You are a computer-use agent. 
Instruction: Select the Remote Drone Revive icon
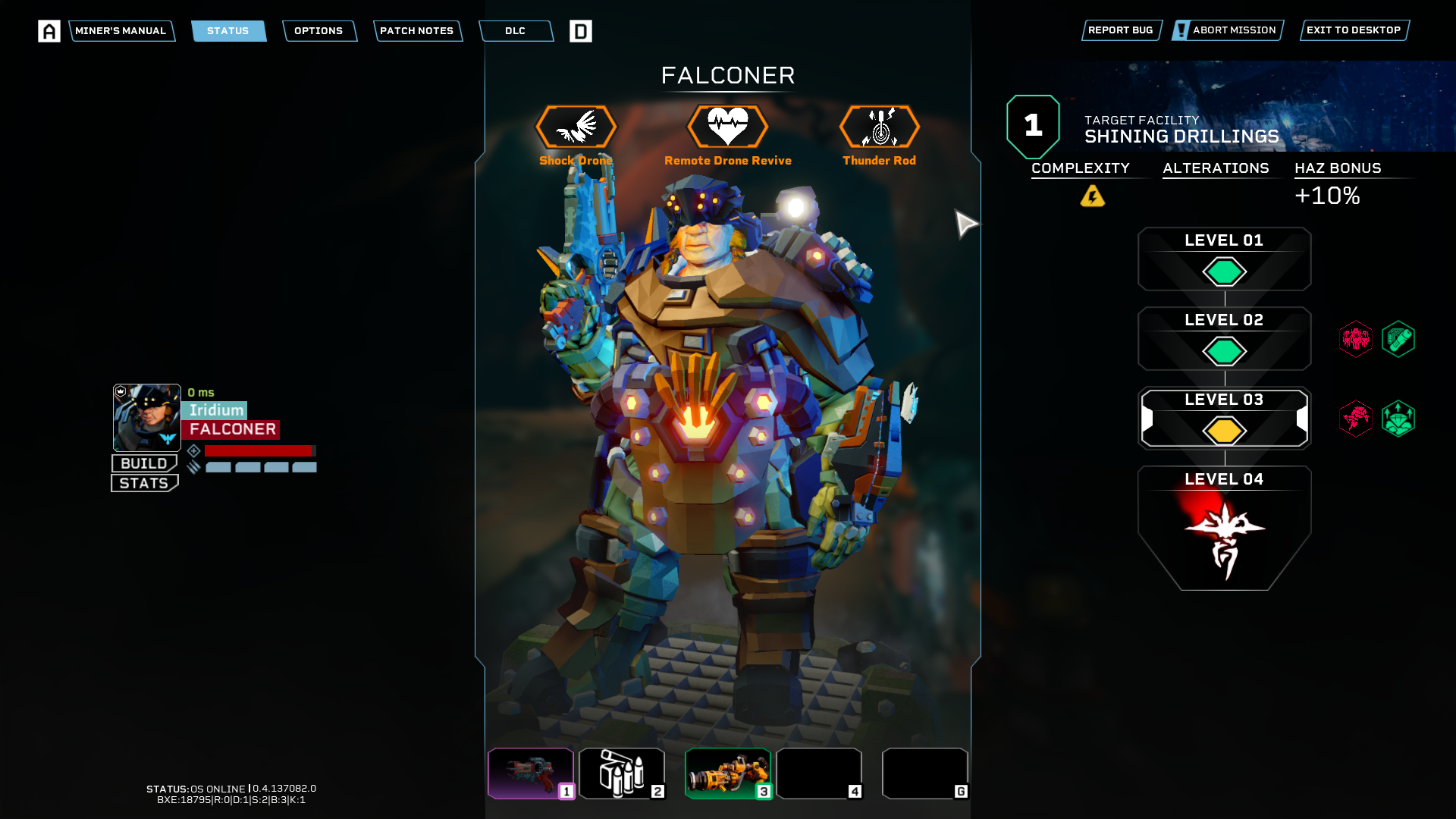[x=728, y=127]
